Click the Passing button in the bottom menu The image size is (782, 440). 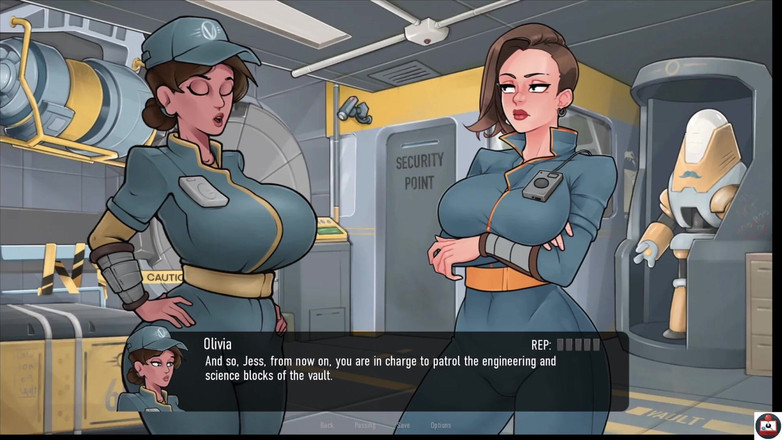(364, 425)
